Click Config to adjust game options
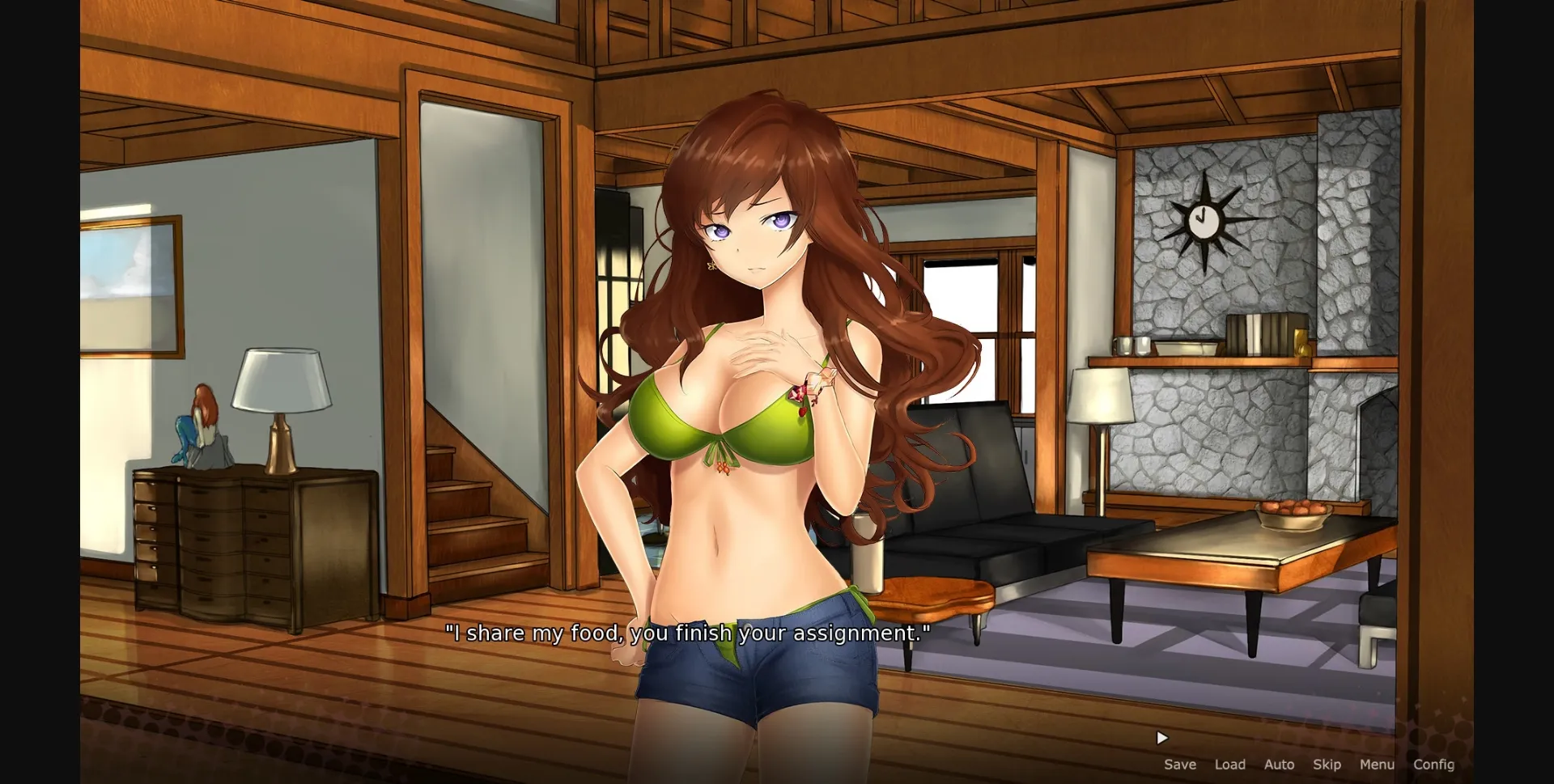Screen dimensions: 1554x784 point(1434,764)
